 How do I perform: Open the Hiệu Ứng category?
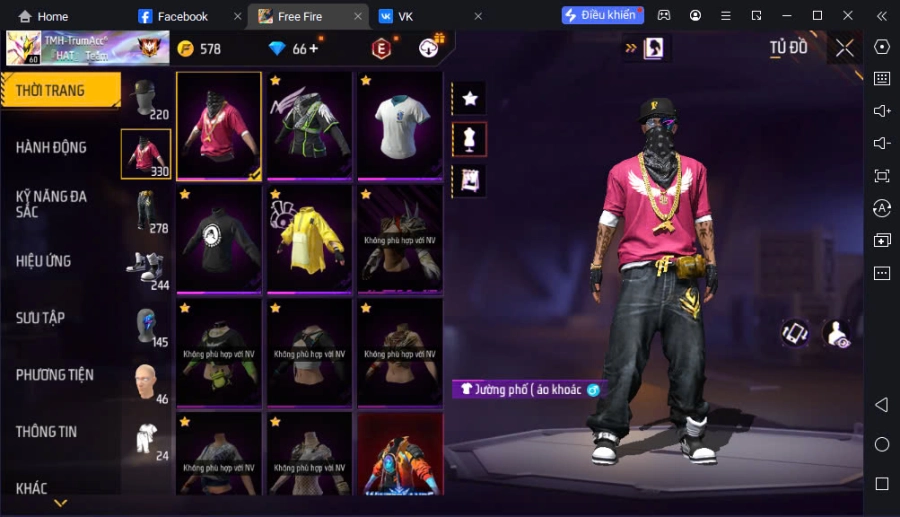click(x=44, y=261)
